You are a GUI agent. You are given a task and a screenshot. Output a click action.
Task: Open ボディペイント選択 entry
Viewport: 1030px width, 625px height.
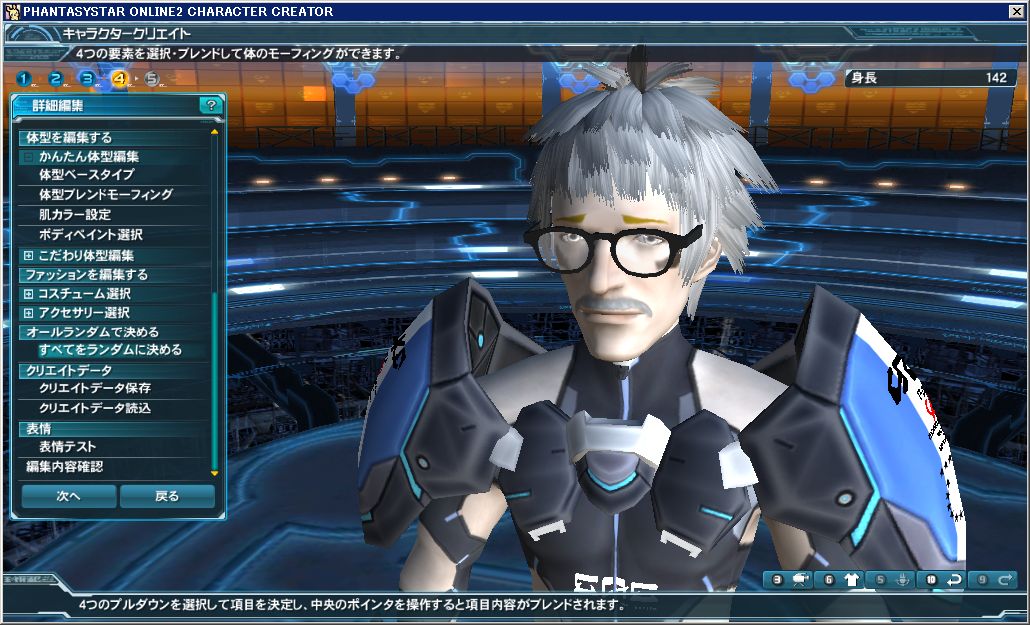[90, 235]
